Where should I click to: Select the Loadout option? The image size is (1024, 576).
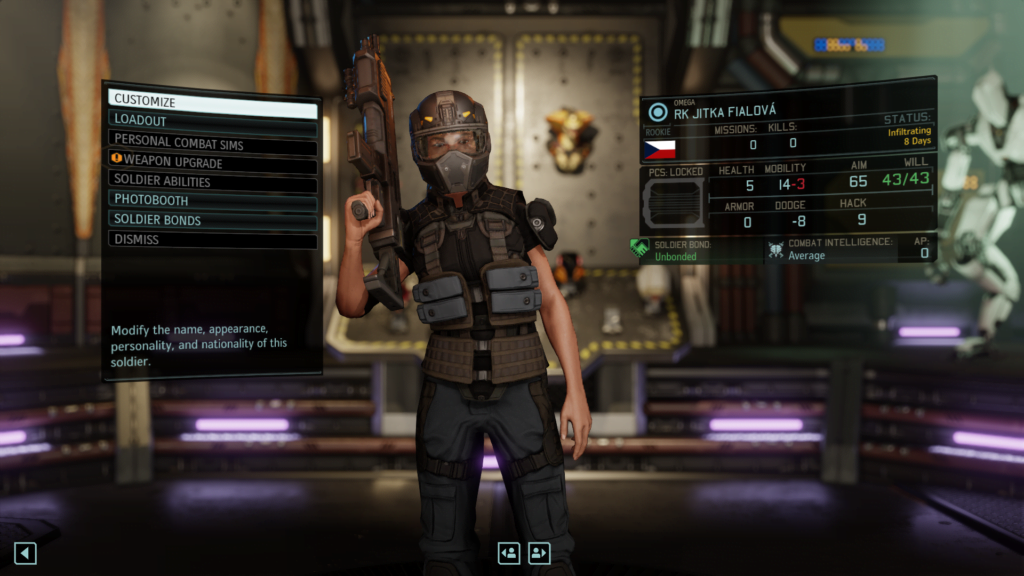coord(212,120)
